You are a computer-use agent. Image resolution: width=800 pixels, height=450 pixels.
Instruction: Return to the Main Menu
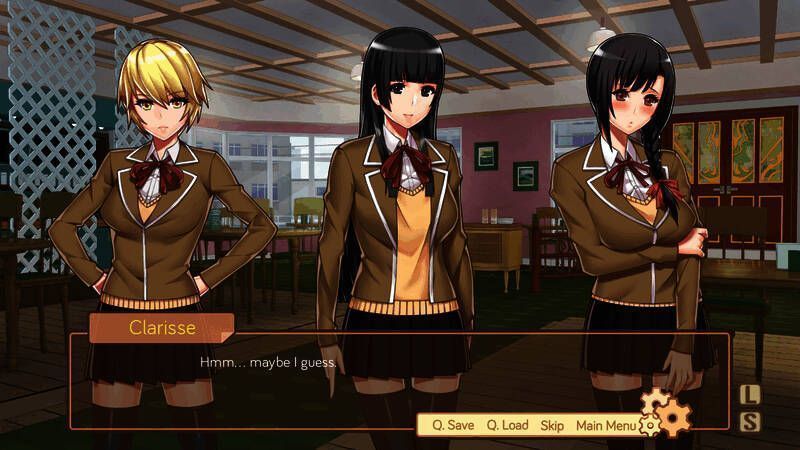pyautogui.click(x=604, y=425)
